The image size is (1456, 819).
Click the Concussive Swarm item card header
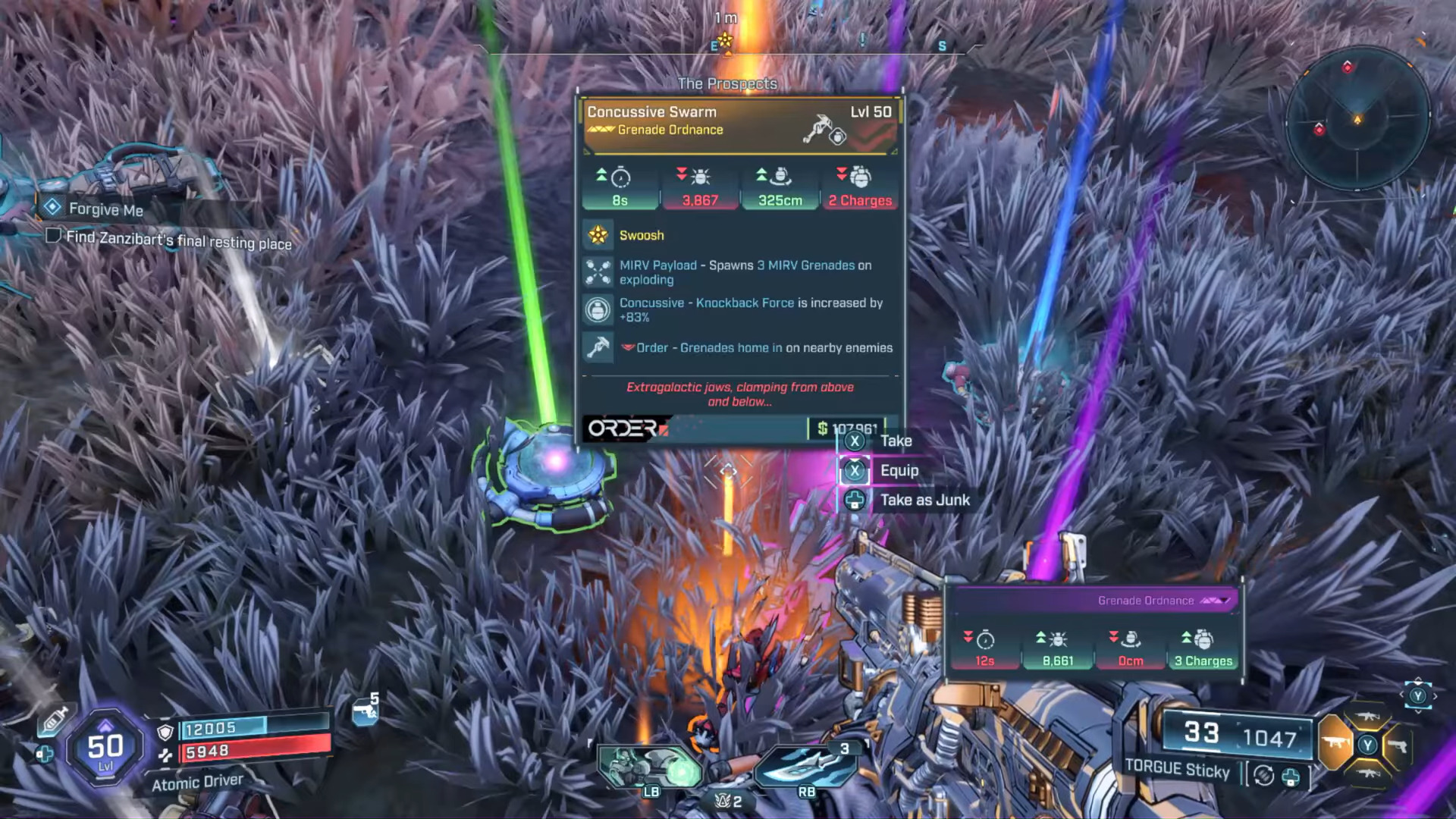tap(739, 121)
